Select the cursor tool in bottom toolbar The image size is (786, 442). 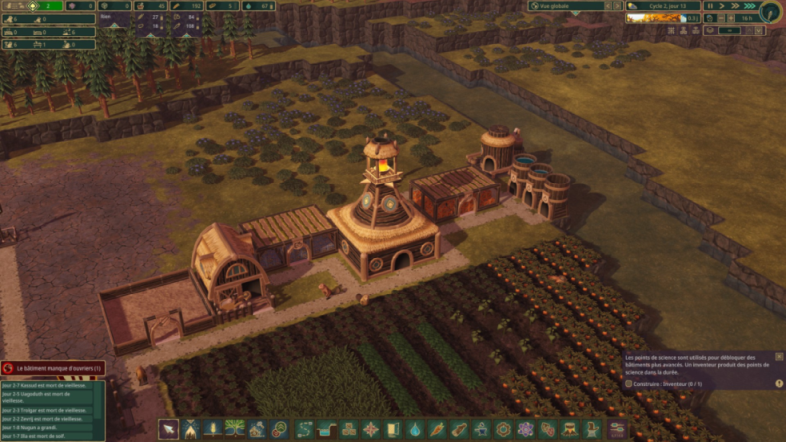[x=169, y=429]
